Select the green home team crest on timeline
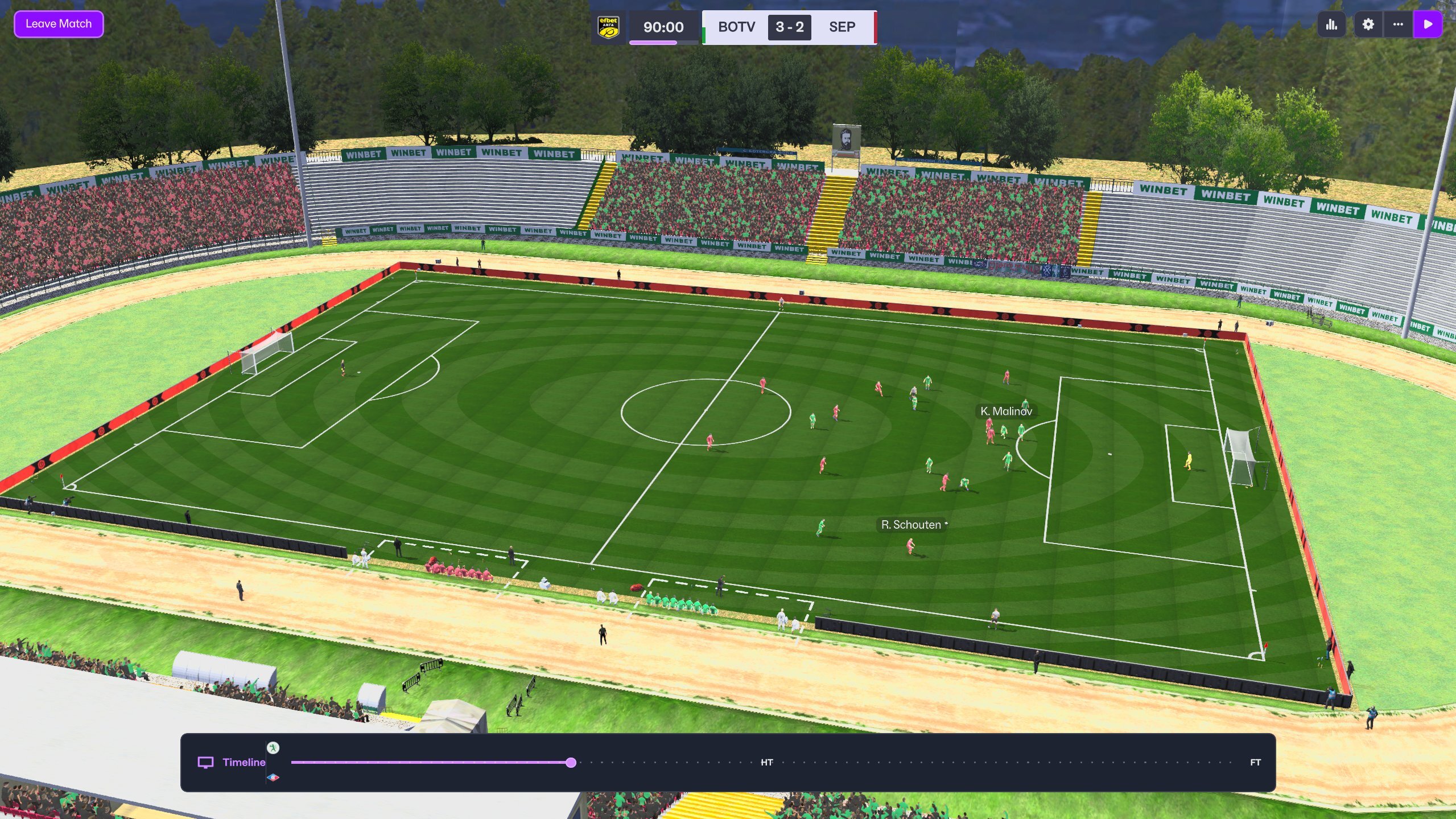Screen dimensions: 1456x819 point(273,748)
